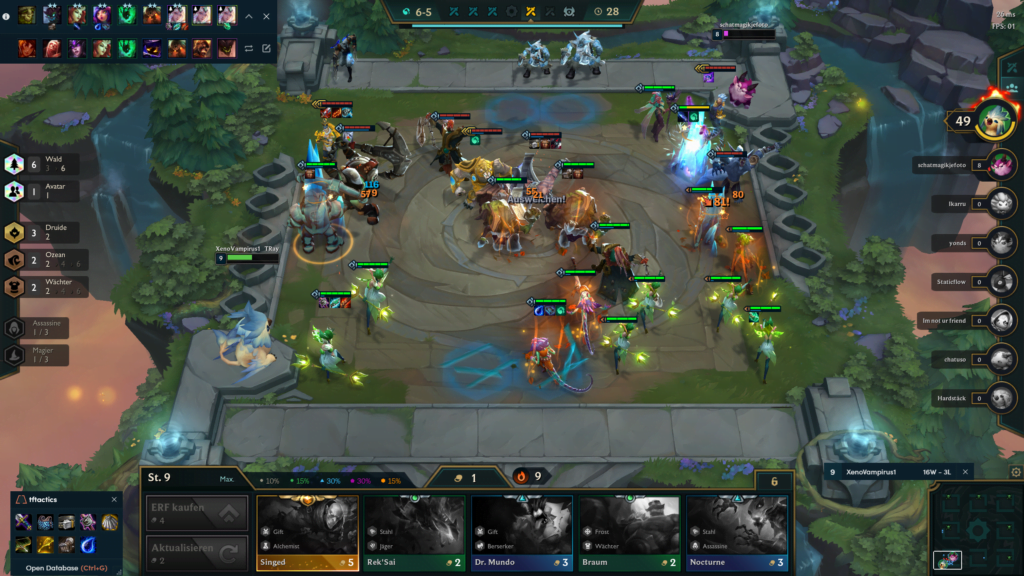Refresh shop with Aktualisieren button
This screenshot has width=1024, height=576.
pos(196,553)
